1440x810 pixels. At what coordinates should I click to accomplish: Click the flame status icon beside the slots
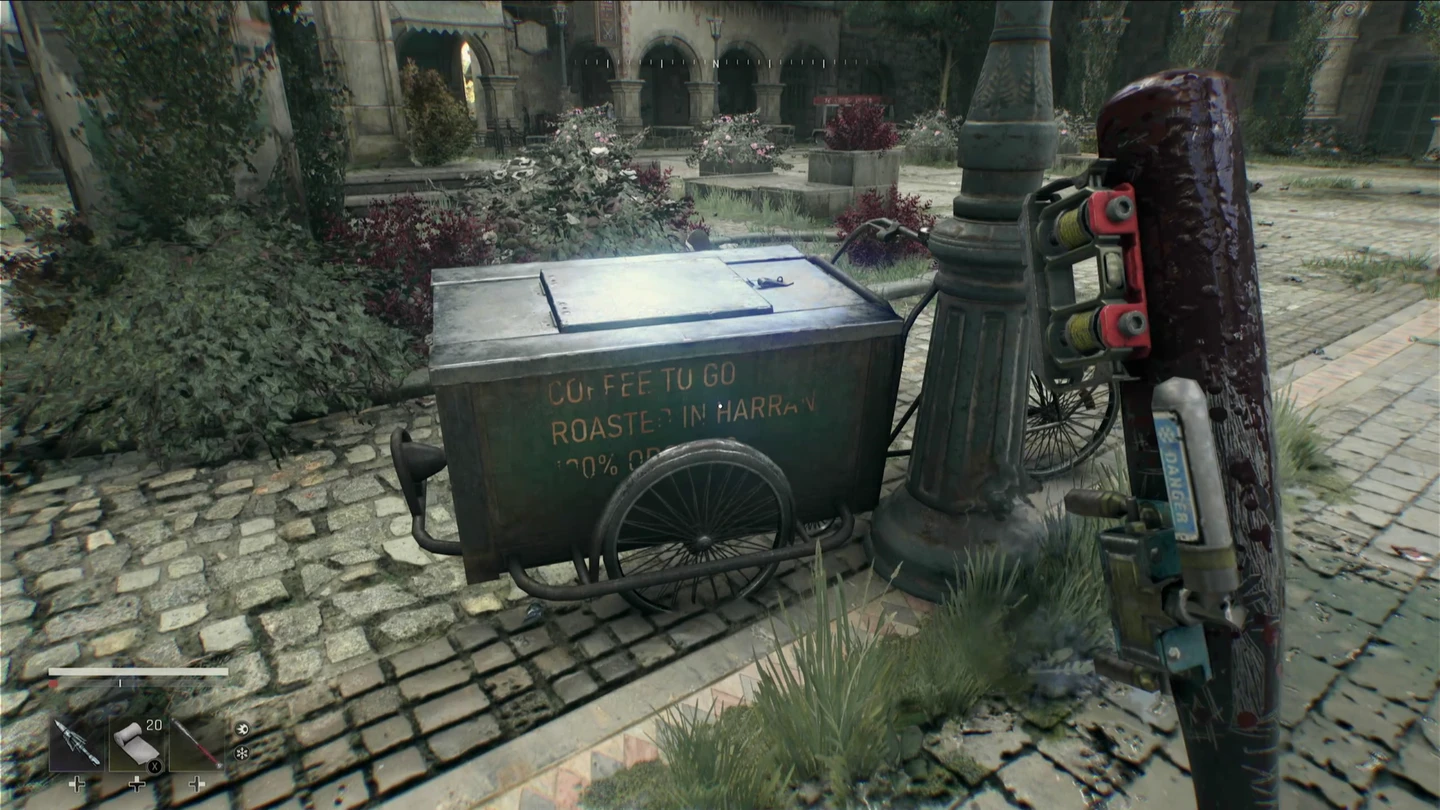tap(243, 728)
